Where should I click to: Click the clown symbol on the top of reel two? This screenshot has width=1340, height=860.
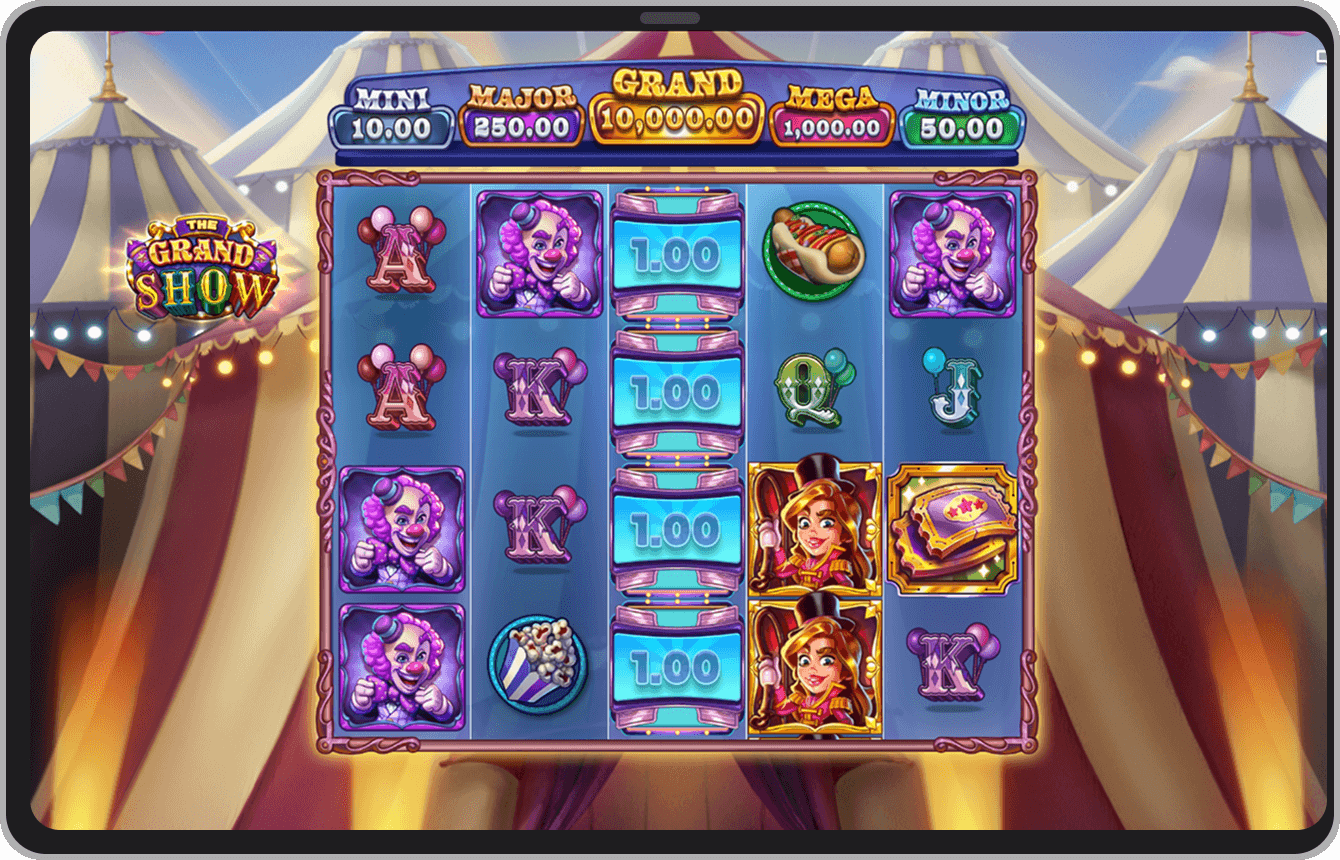540,255
